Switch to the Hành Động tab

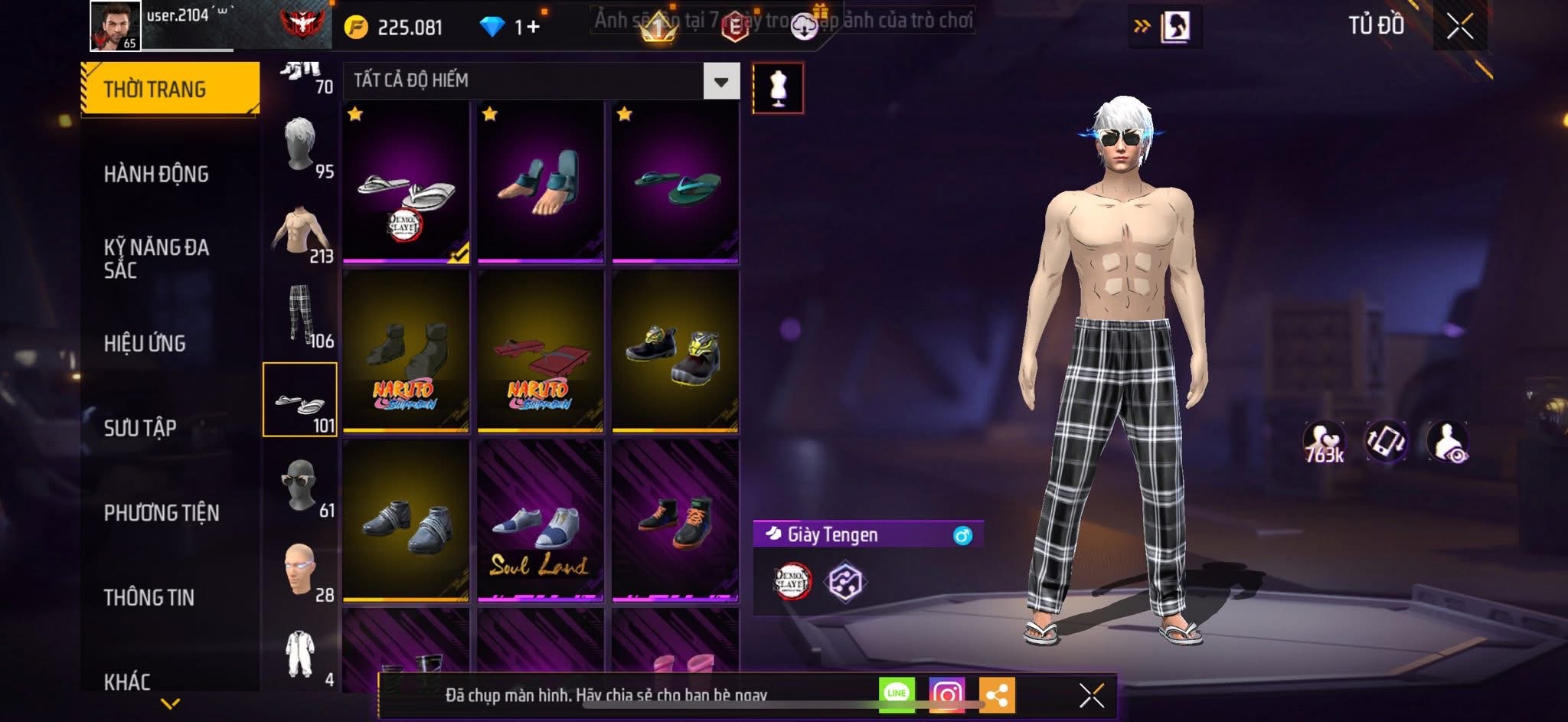click(156, 174)
